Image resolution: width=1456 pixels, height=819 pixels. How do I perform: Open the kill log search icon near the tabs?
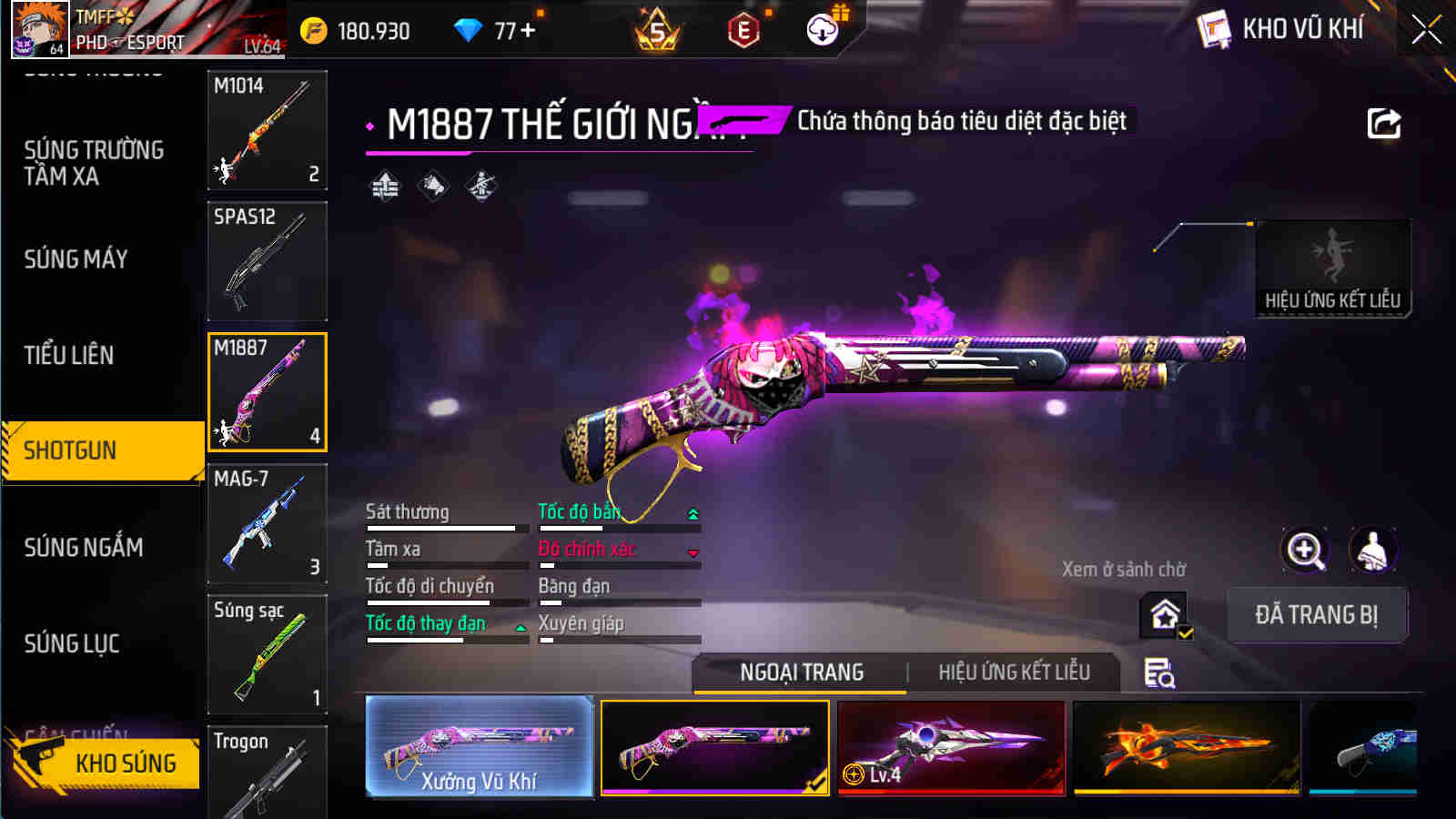pyautogui.click(x=1158, y=673)
